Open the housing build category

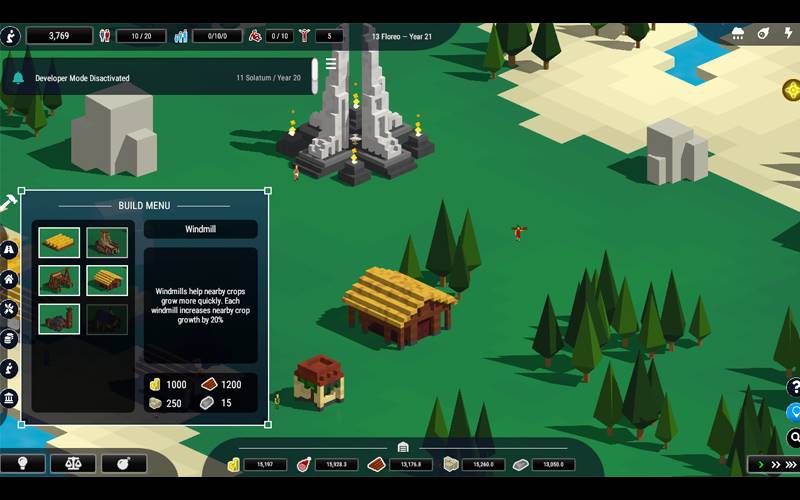(9, 279)
